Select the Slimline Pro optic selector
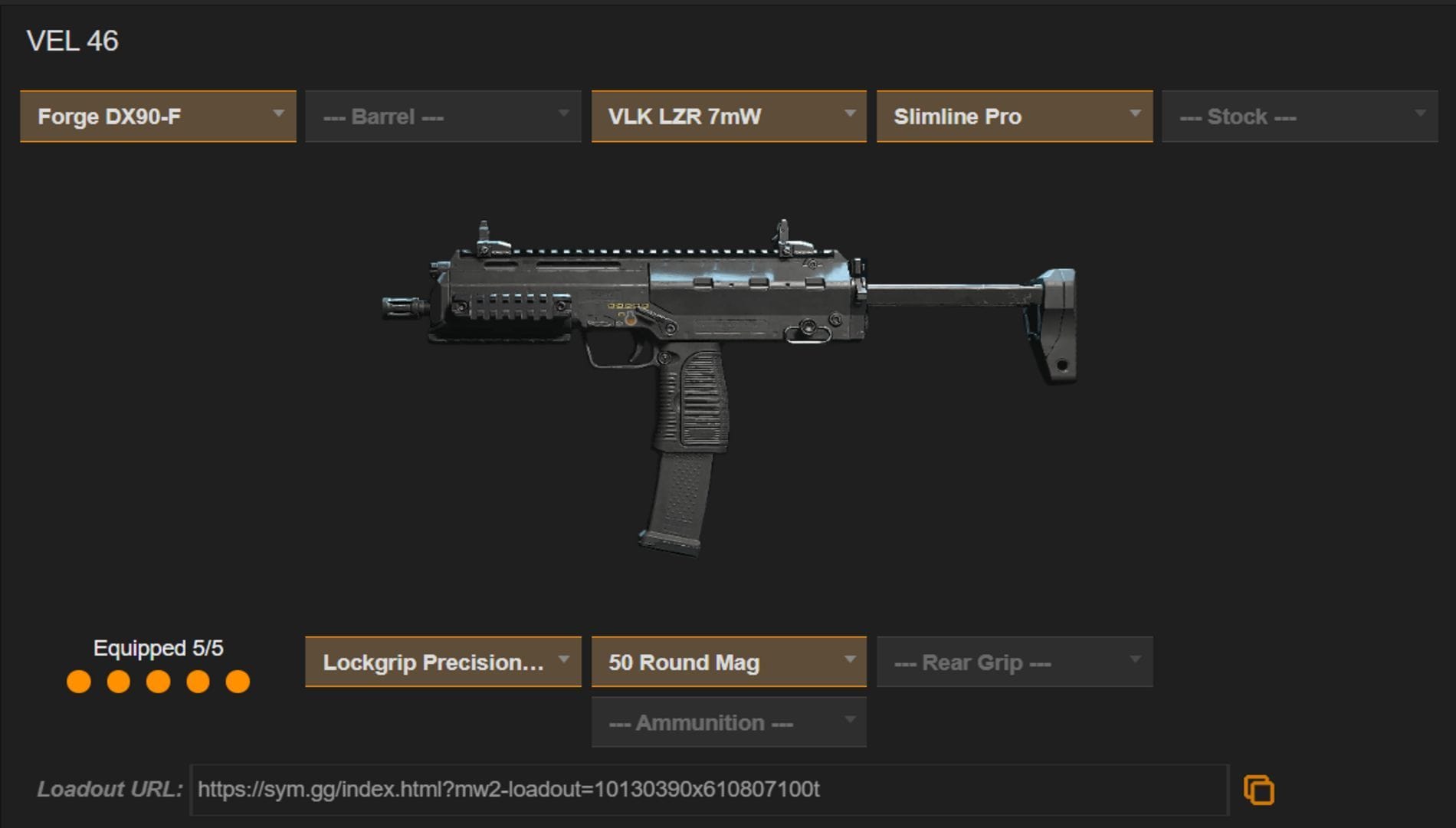1456x828 pixels. tap(1014, 116)
